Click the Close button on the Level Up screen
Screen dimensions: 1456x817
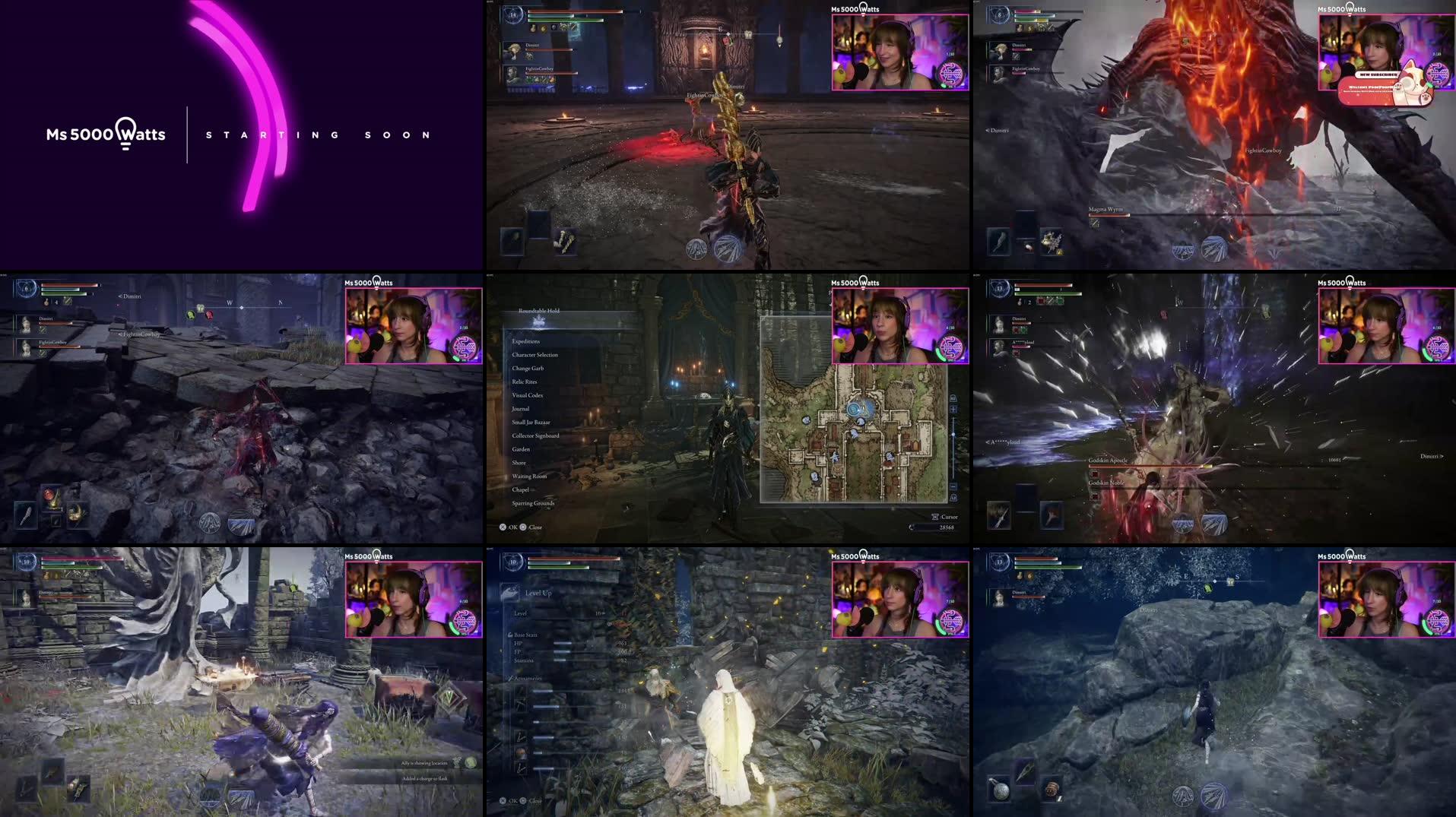(525, 801)
